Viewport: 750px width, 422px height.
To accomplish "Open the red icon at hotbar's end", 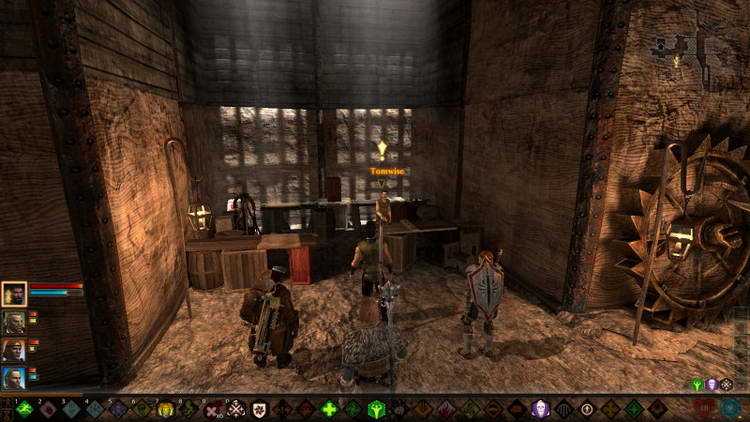I will pos(706,408).
